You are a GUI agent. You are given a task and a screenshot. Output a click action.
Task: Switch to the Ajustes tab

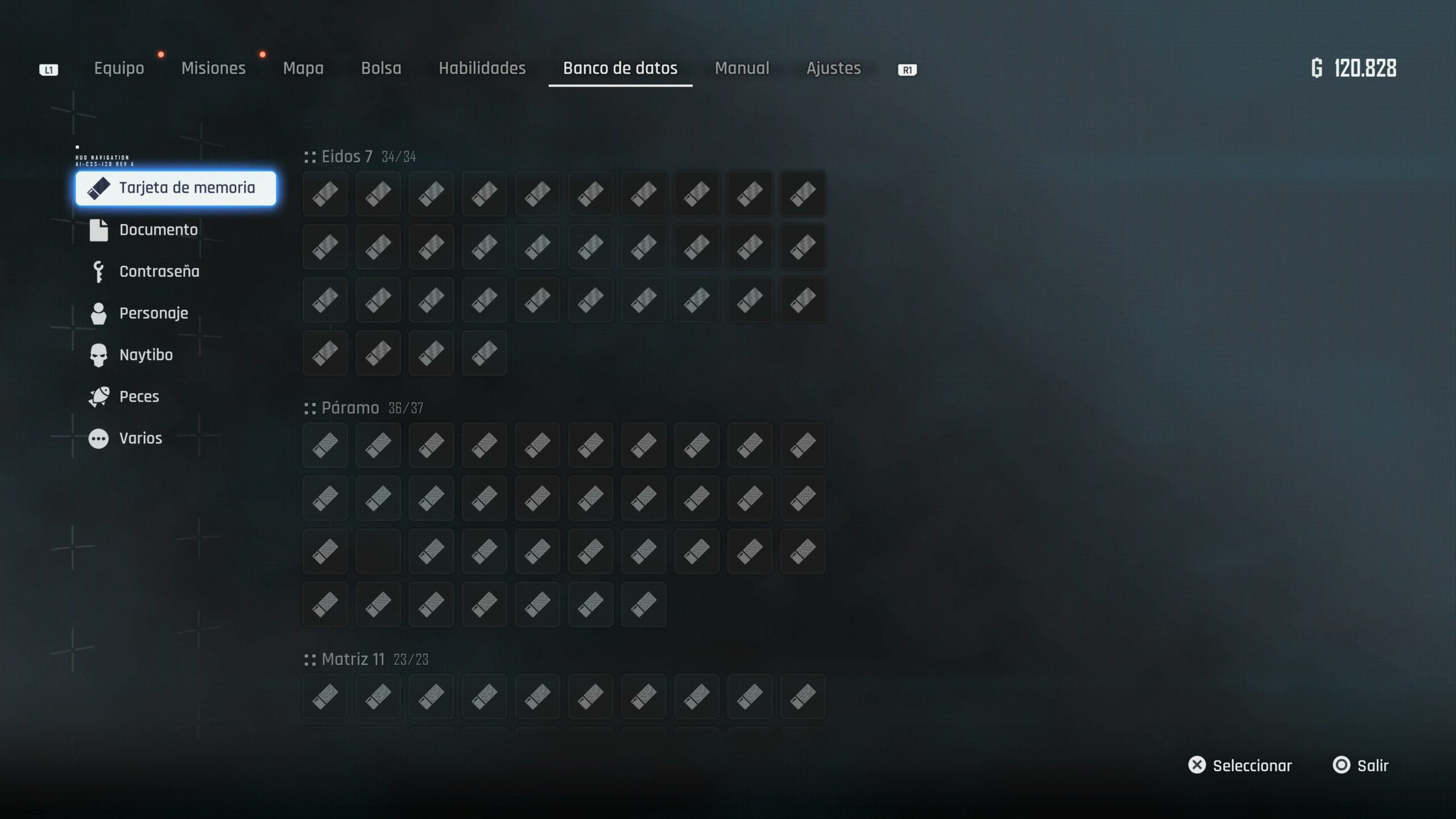click(x=833, y=68)
